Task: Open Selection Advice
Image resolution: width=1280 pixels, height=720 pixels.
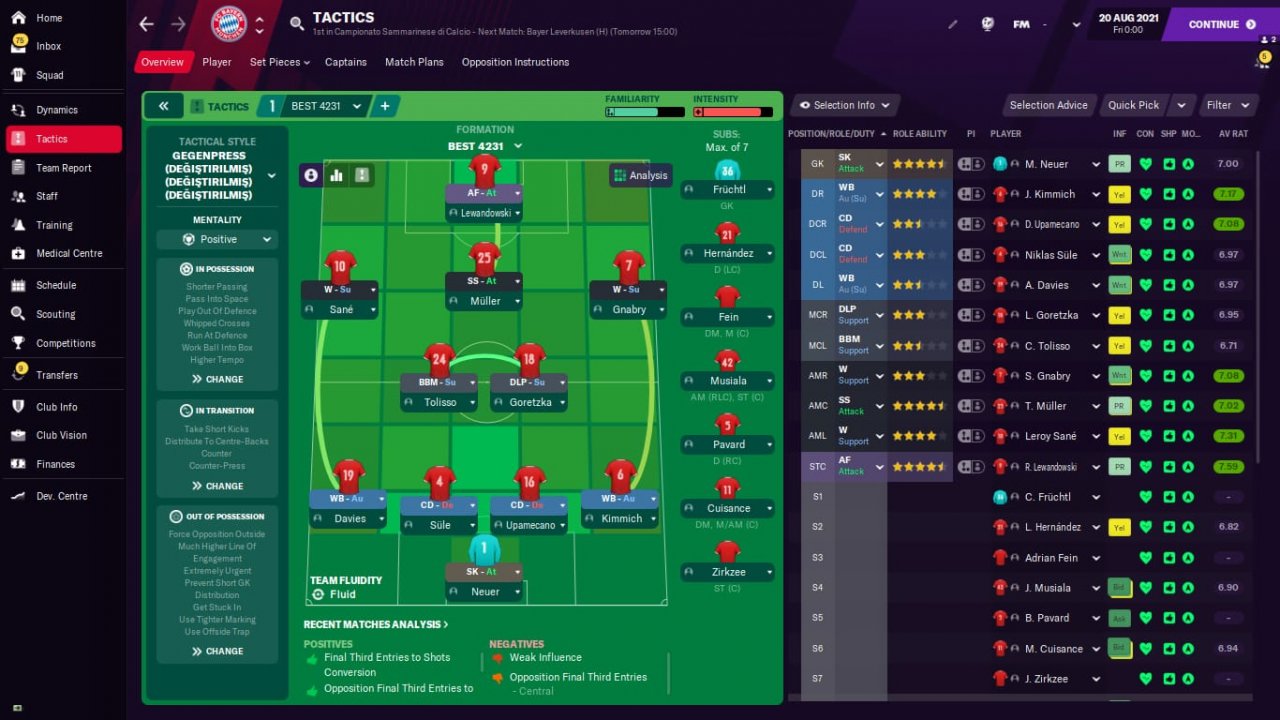Action: [x=1048, y=105]
